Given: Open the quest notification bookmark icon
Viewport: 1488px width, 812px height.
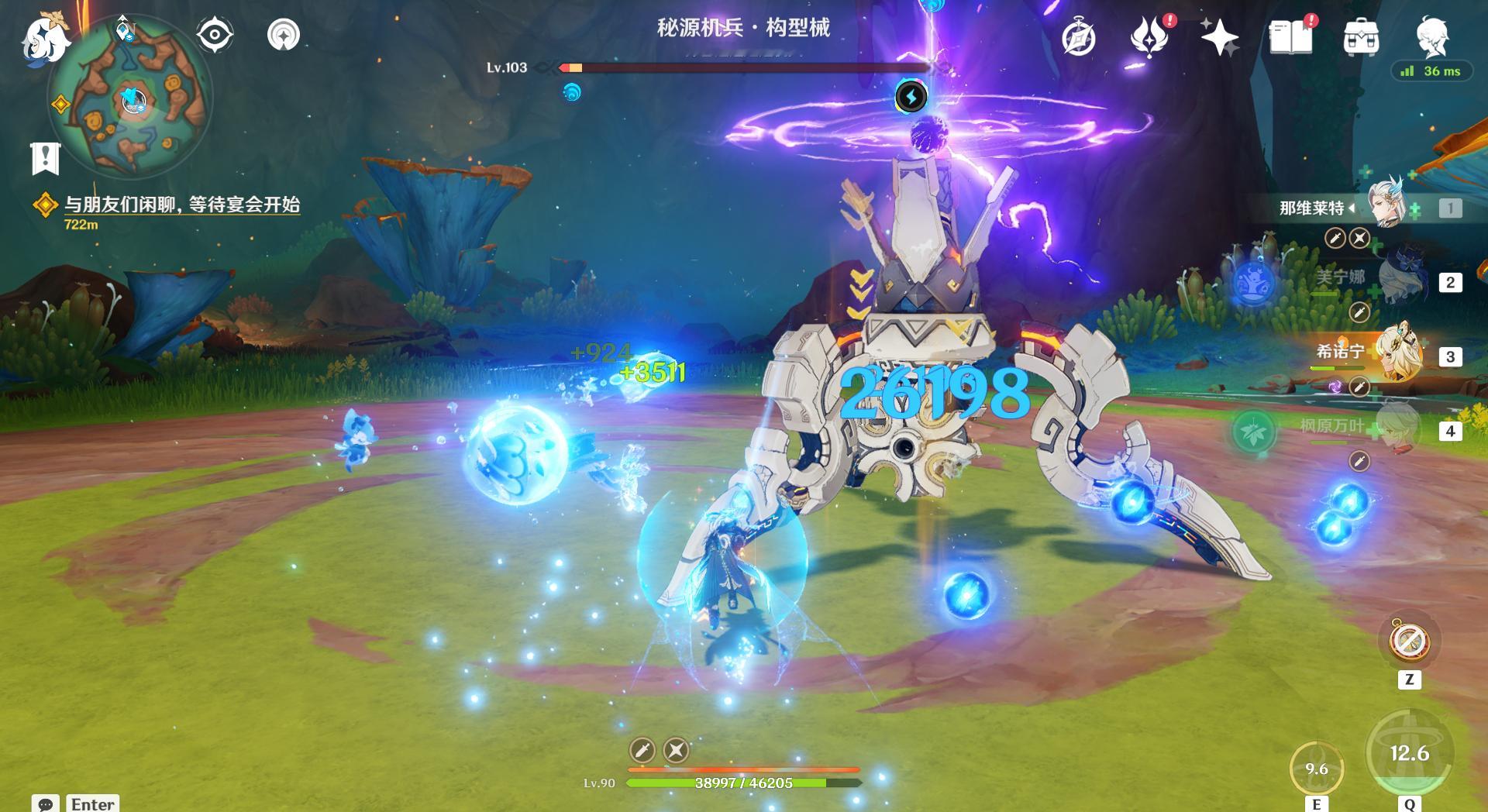Looking at the screenshot, I should 46,158.
